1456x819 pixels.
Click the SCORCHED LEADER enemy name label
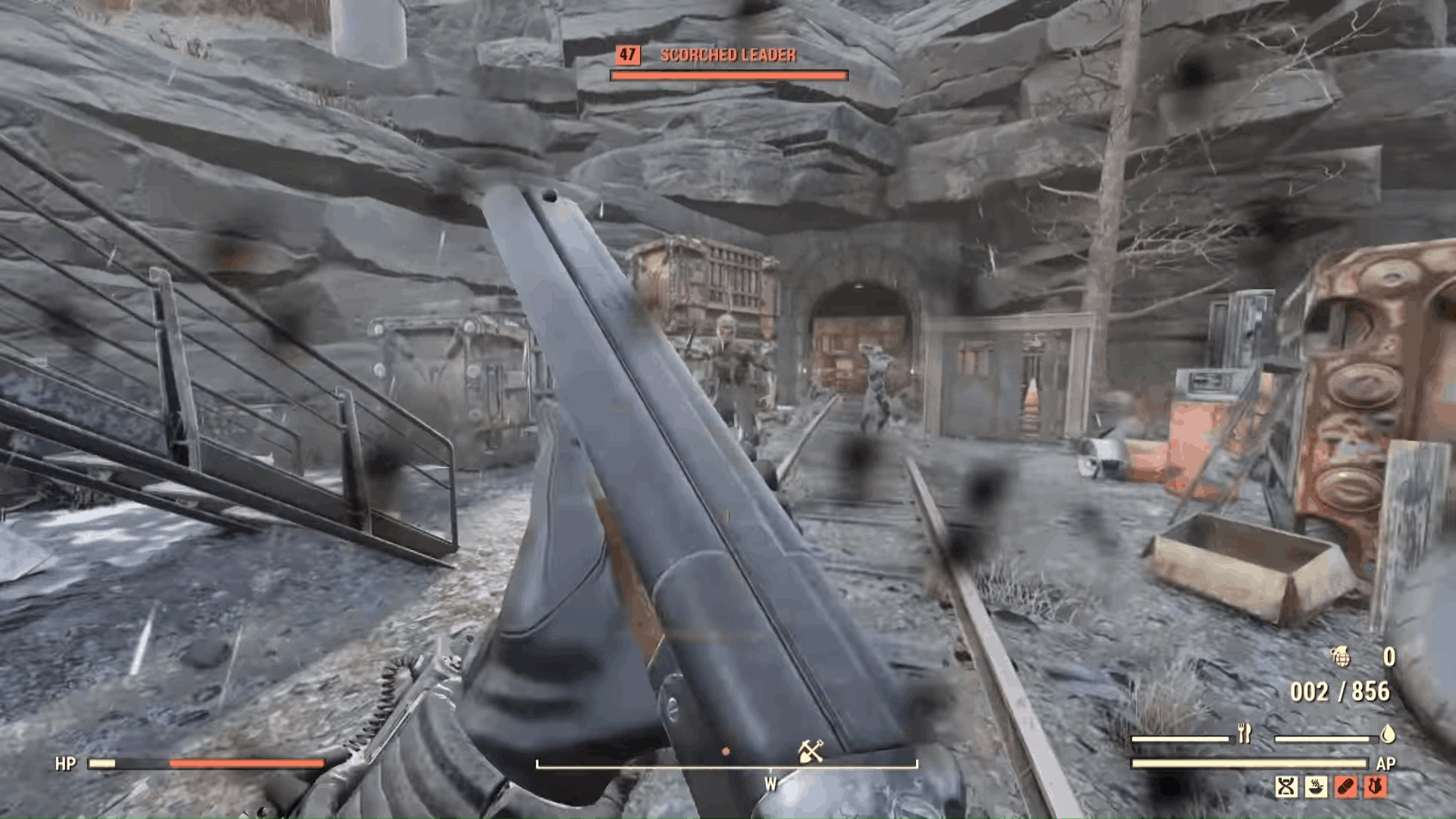click(728, 55)
